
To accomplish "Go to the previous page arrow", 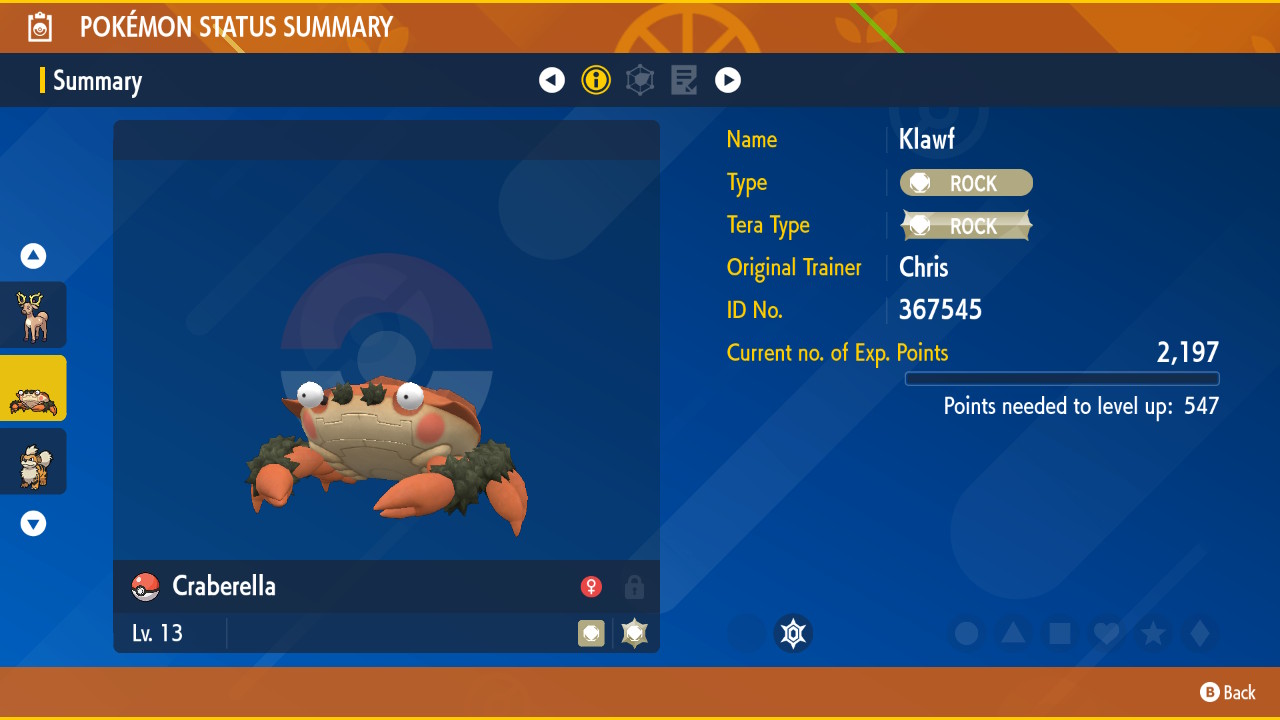I will pyautogui.click(x=552, y=80).
